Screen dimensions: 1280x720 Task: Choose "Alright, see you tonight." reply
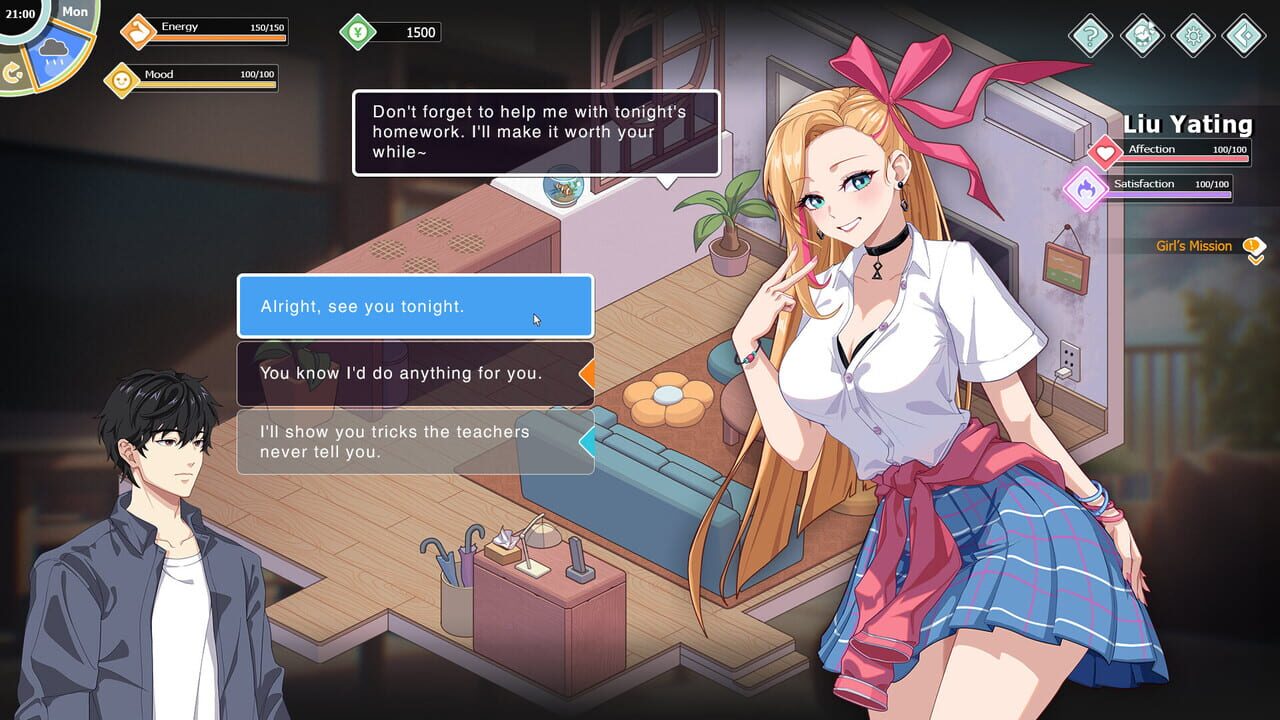415,306
